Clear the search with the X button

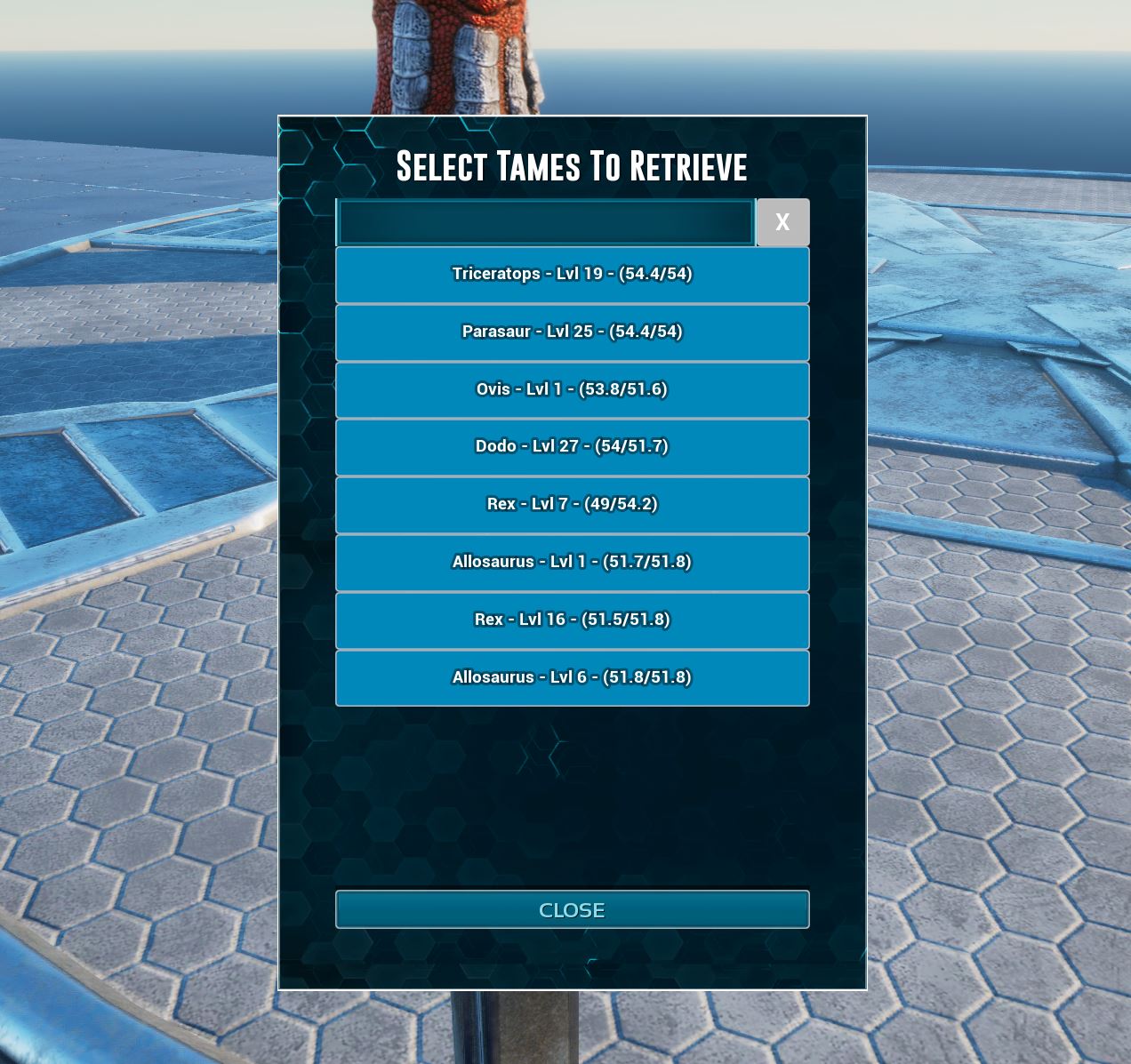(782, 222)
